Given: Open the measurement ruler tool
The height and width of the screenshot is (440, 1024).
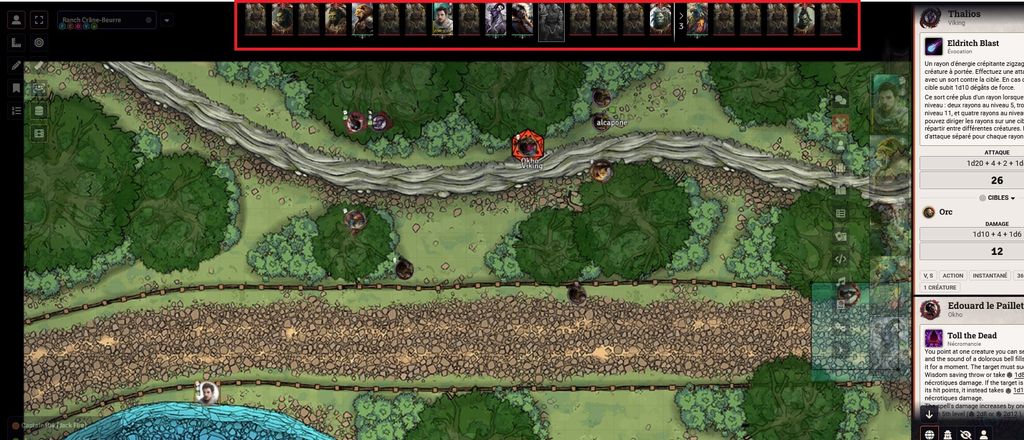Looking at the screenshot, I should [16, 43].
